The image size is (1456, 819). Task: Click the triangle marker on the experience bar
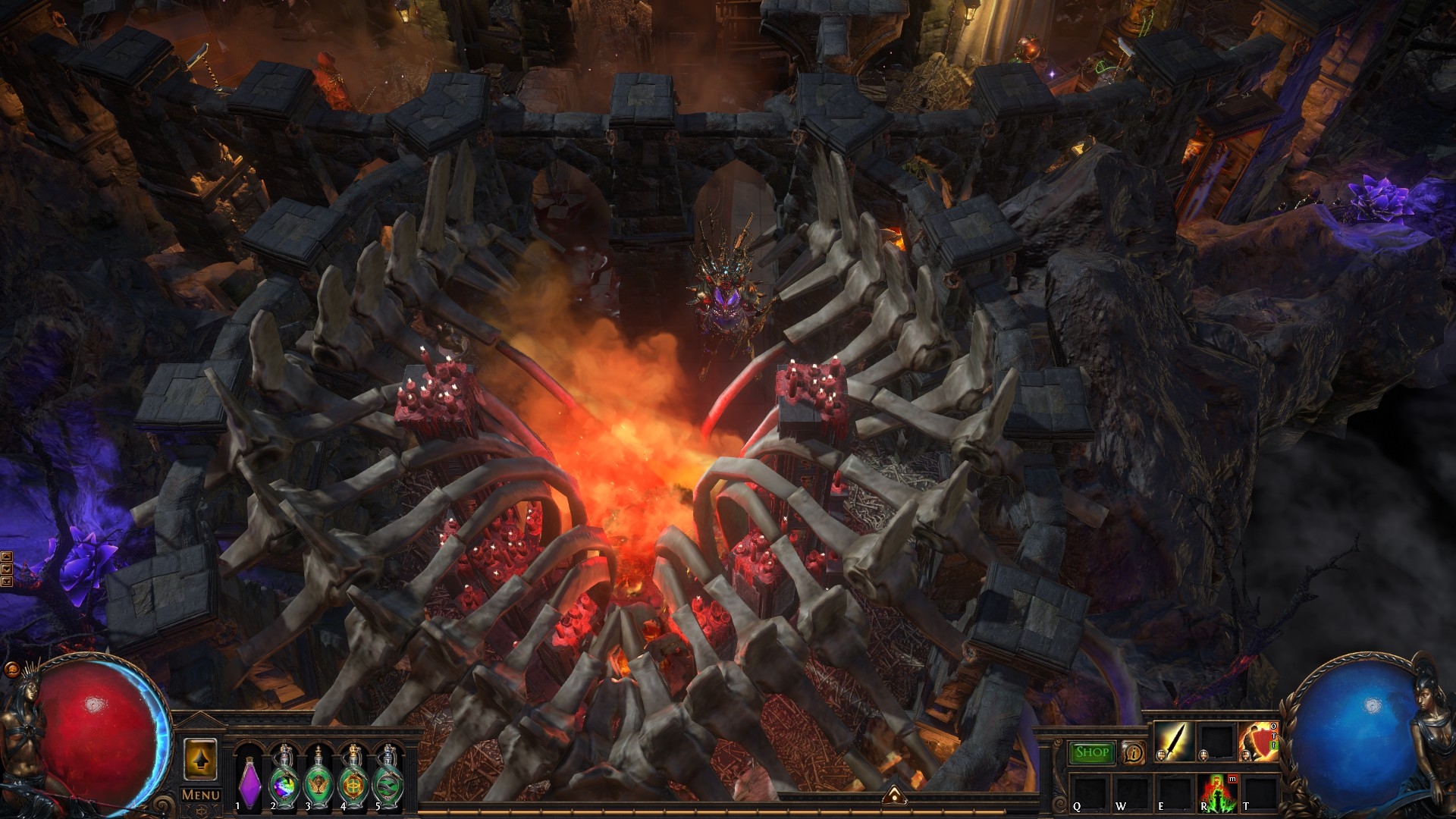(895, 793)
